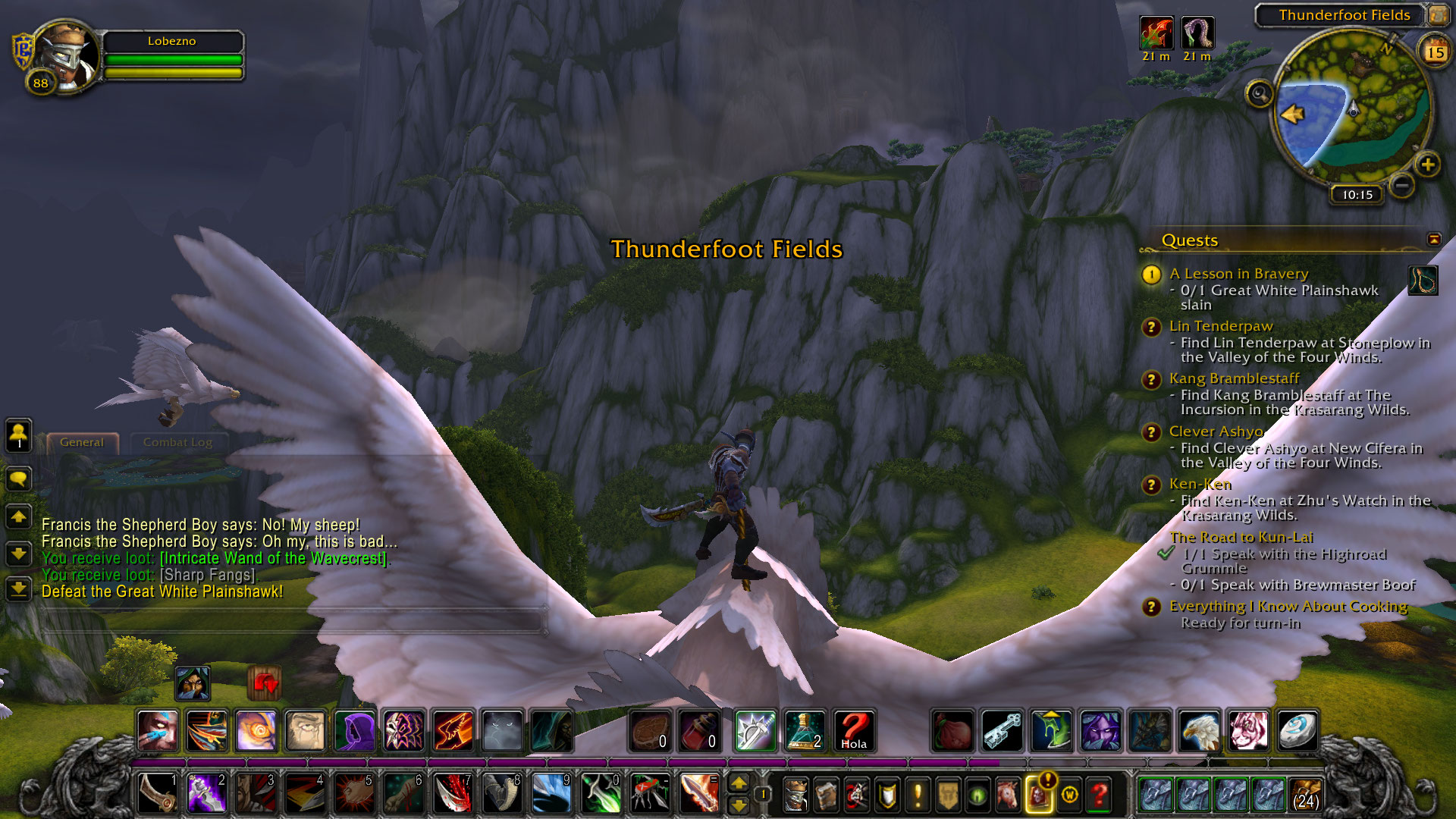Viewport: 1456px width, 819px height.
Task: Open the red question mark help button
Action: [x=1099, y=795]
